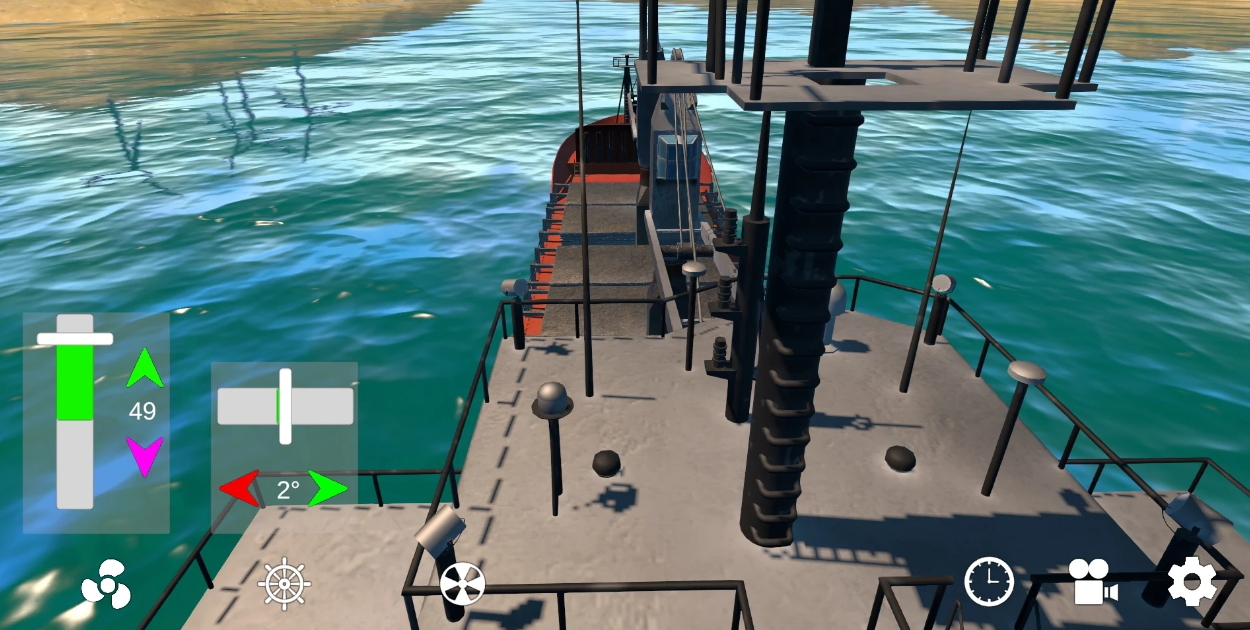
Task: Steer left with the red arrow
Action: click(x=240, y=488)
